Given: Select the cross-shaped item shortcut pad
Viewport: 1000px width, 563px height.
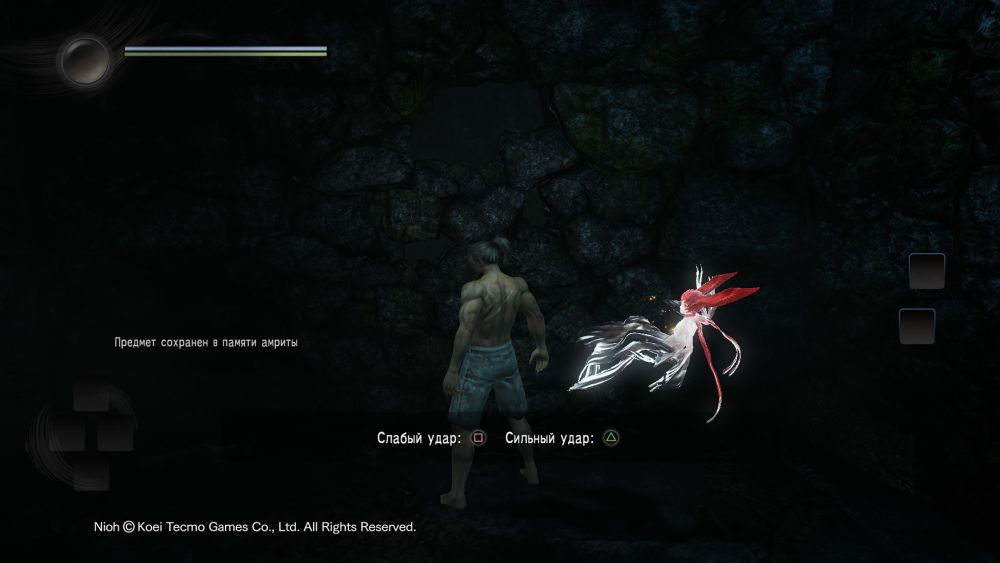Looking at the screenshot, I should pyautogui.click(x=89, y=432).
